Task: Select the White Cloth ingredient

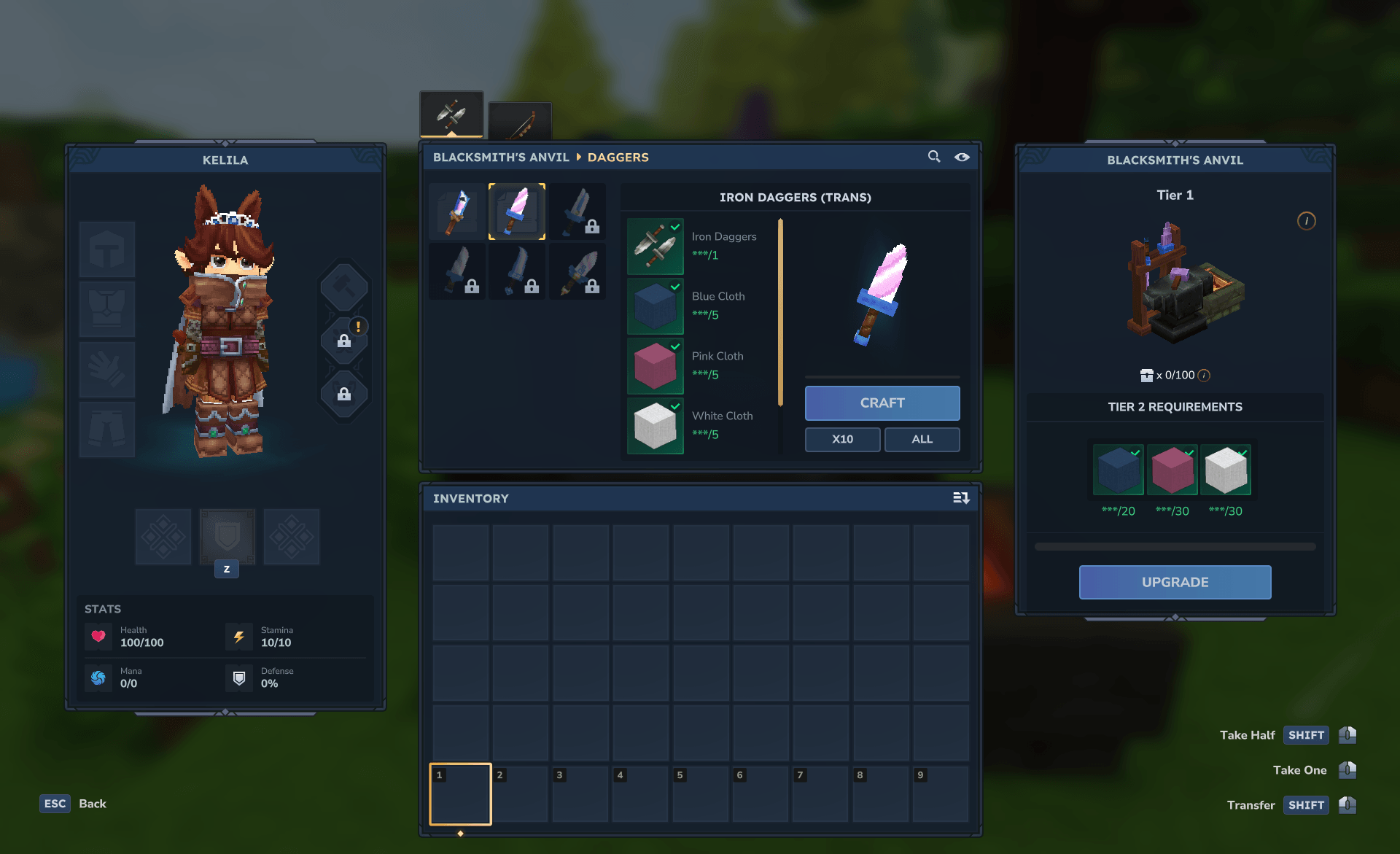Action: click(x=656, y=426)
